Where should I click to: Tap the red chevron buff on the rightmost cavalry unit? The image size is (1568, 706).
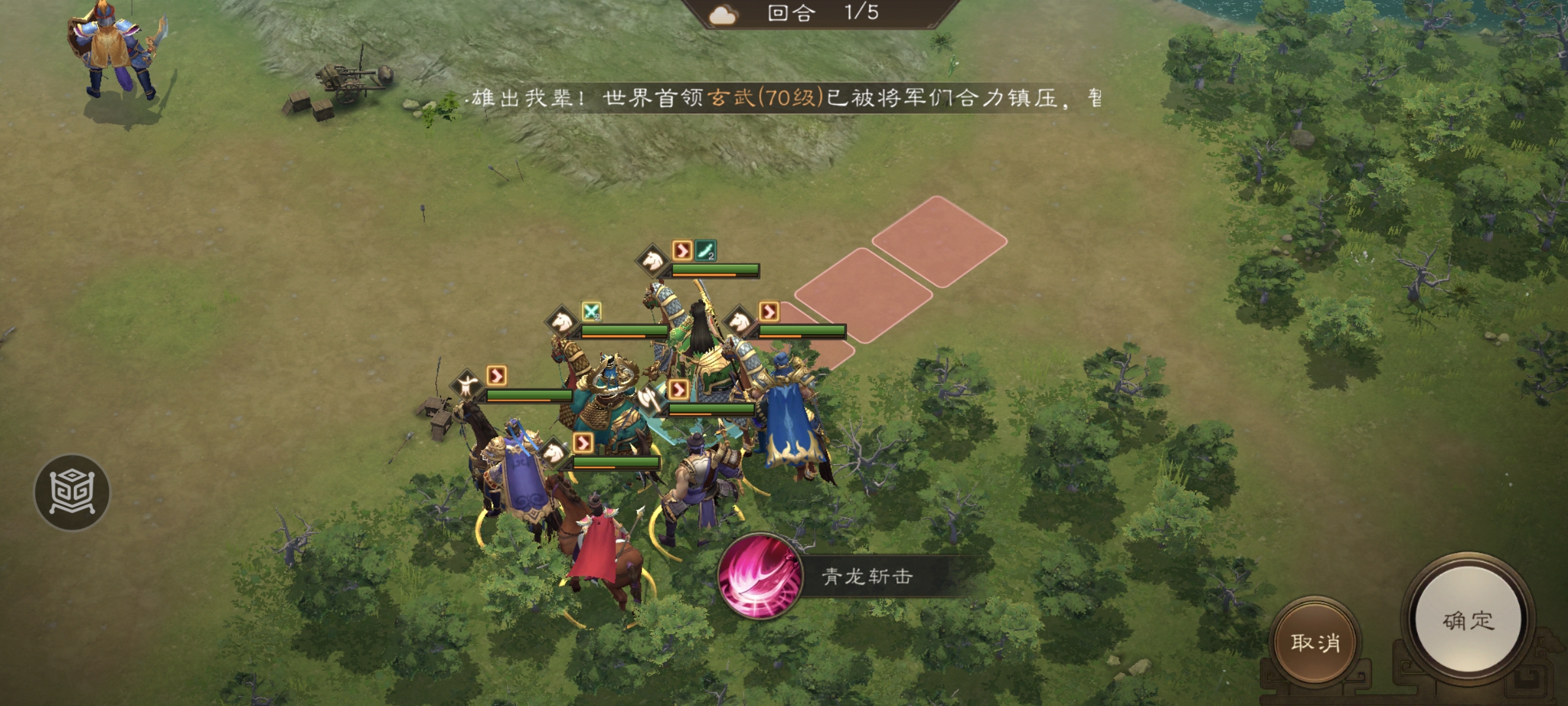(x=768, y=311)
